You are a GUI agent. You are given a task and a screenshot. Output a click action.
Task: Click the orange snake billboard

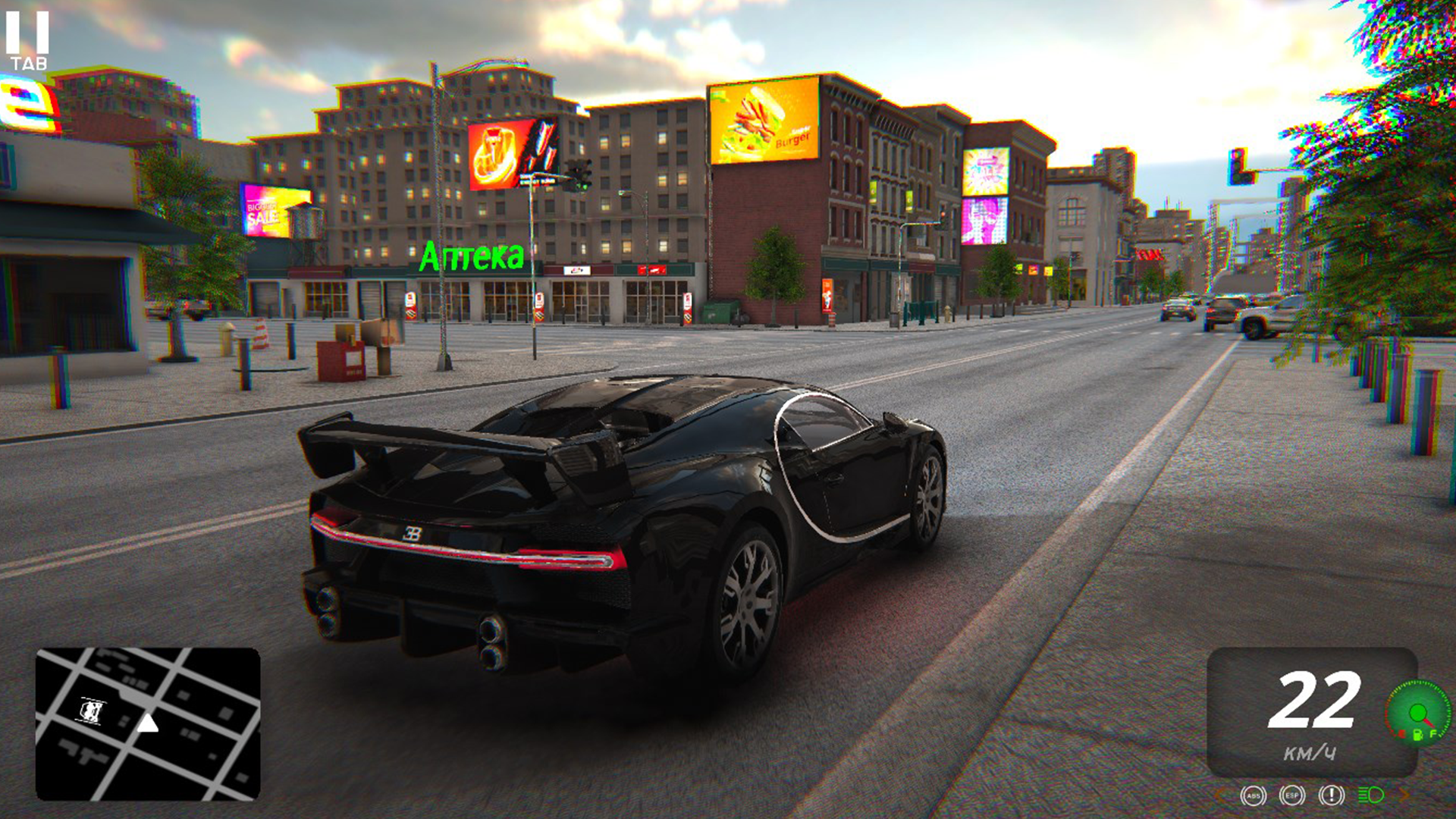[x=497, y=152]
